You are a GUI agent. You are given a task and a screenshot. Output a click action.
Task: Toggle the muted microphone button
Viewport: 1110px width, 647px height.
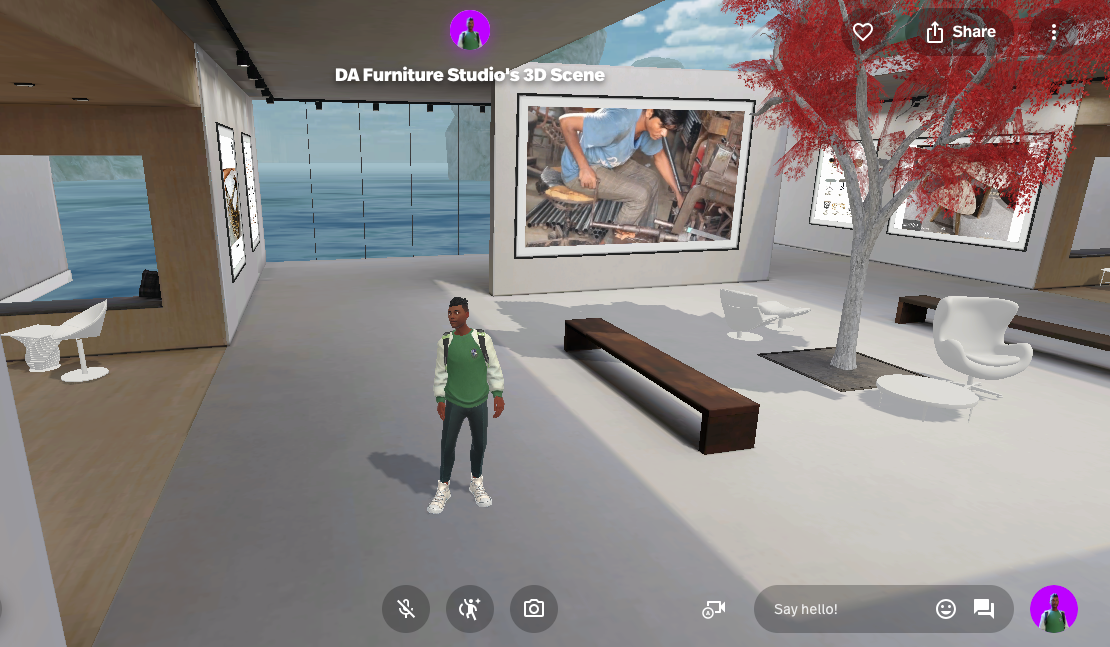click(x=406, y=609)
